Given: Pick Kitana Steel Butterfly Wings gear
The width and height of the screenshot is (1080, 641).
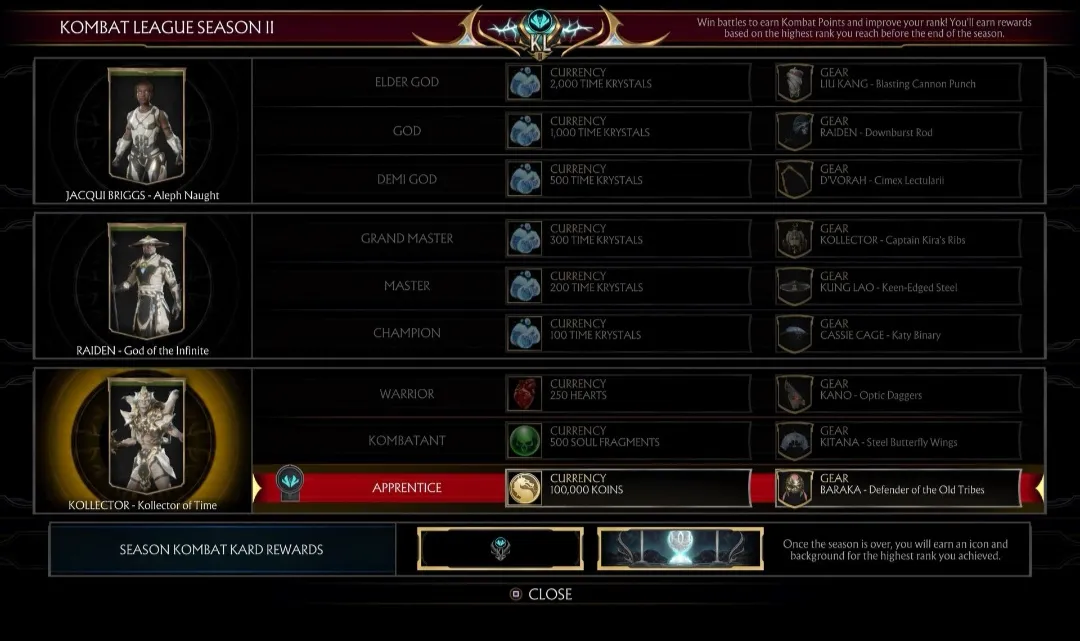Looking at the screenshot, I should [x=898, y=441].
